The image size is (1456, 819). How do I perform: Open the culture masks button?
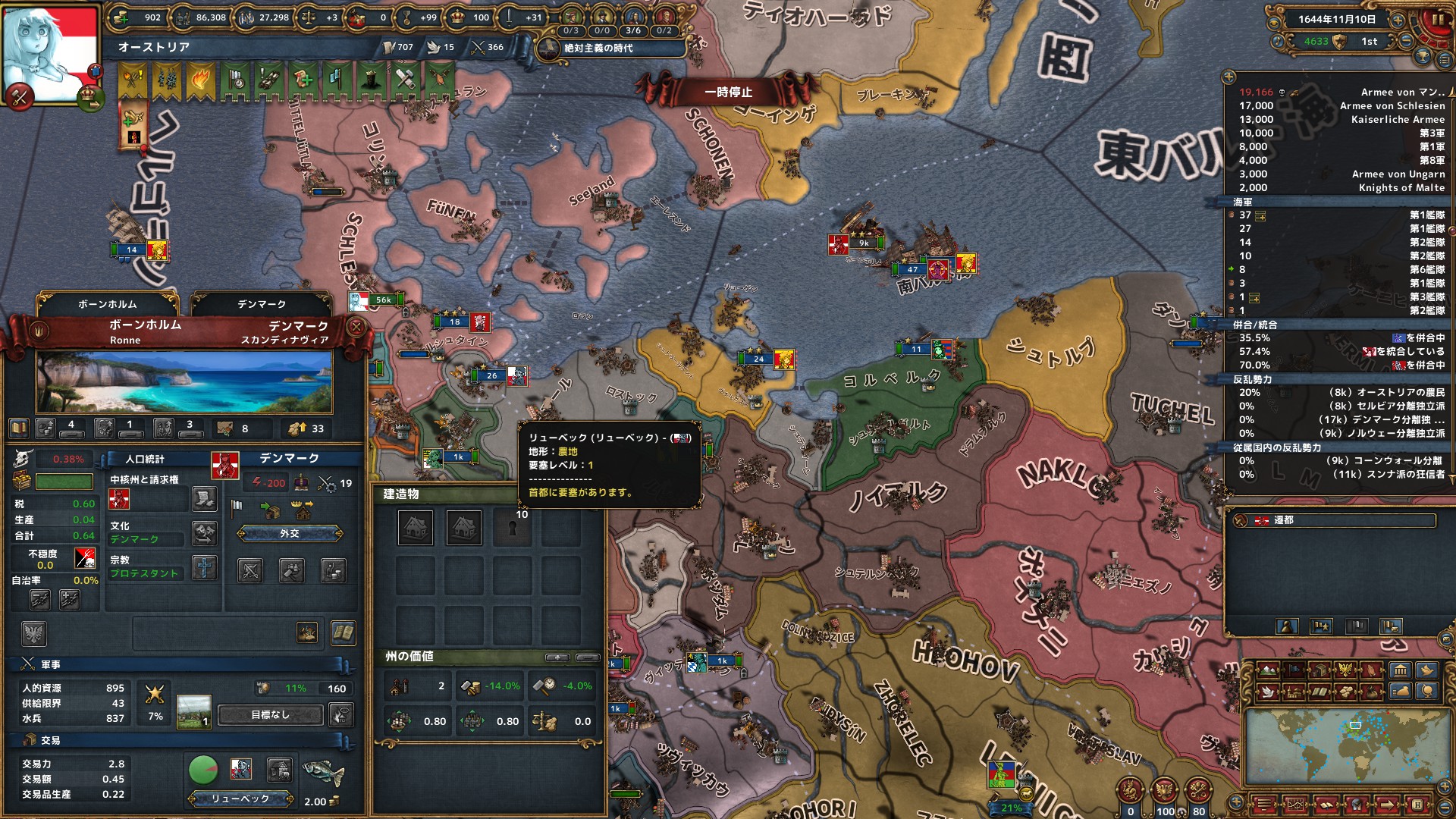pos(205,533)
